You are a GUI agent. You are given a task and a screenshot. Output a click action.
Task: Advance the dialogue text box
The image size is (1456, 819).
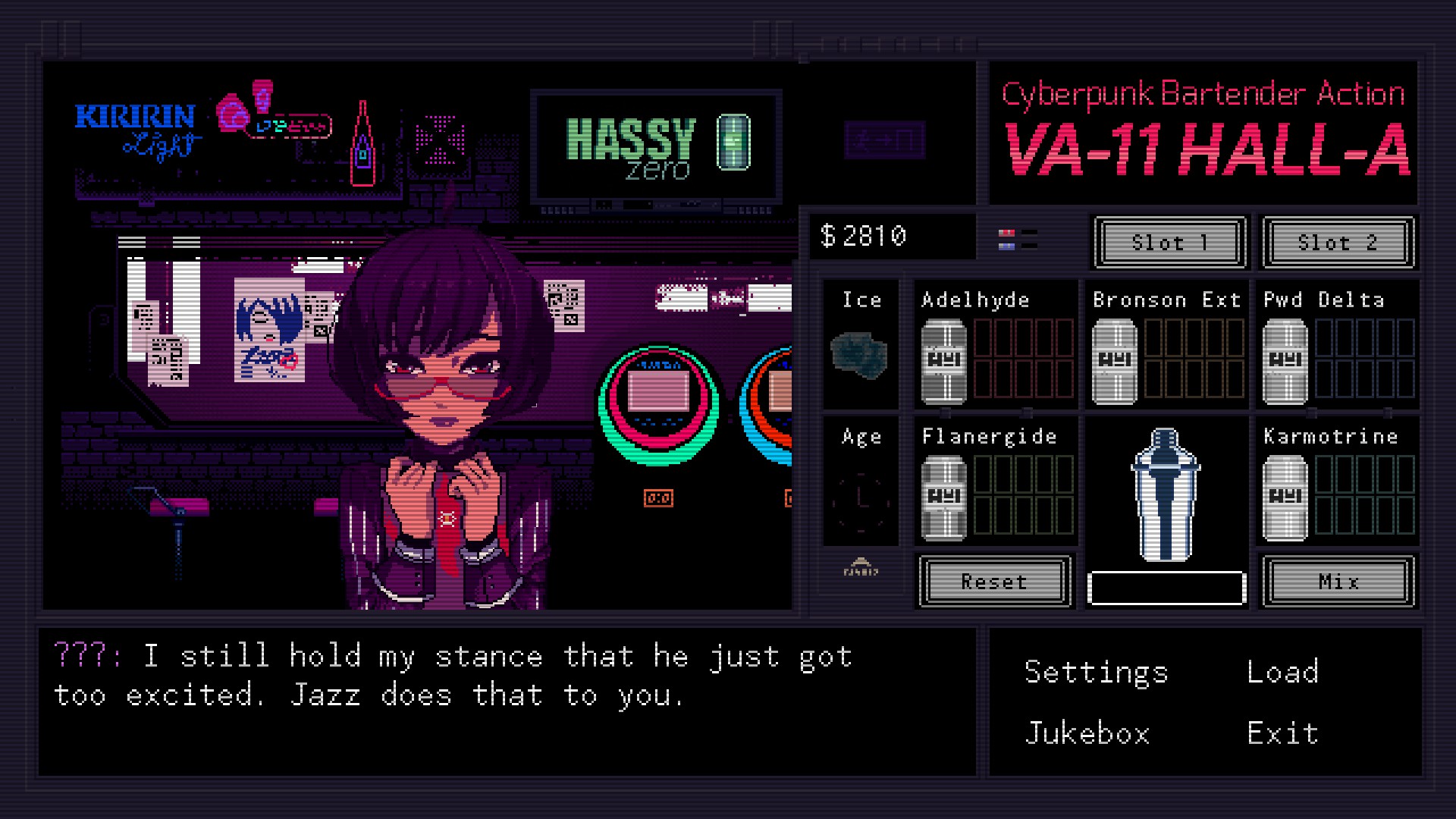pos(507,701)
